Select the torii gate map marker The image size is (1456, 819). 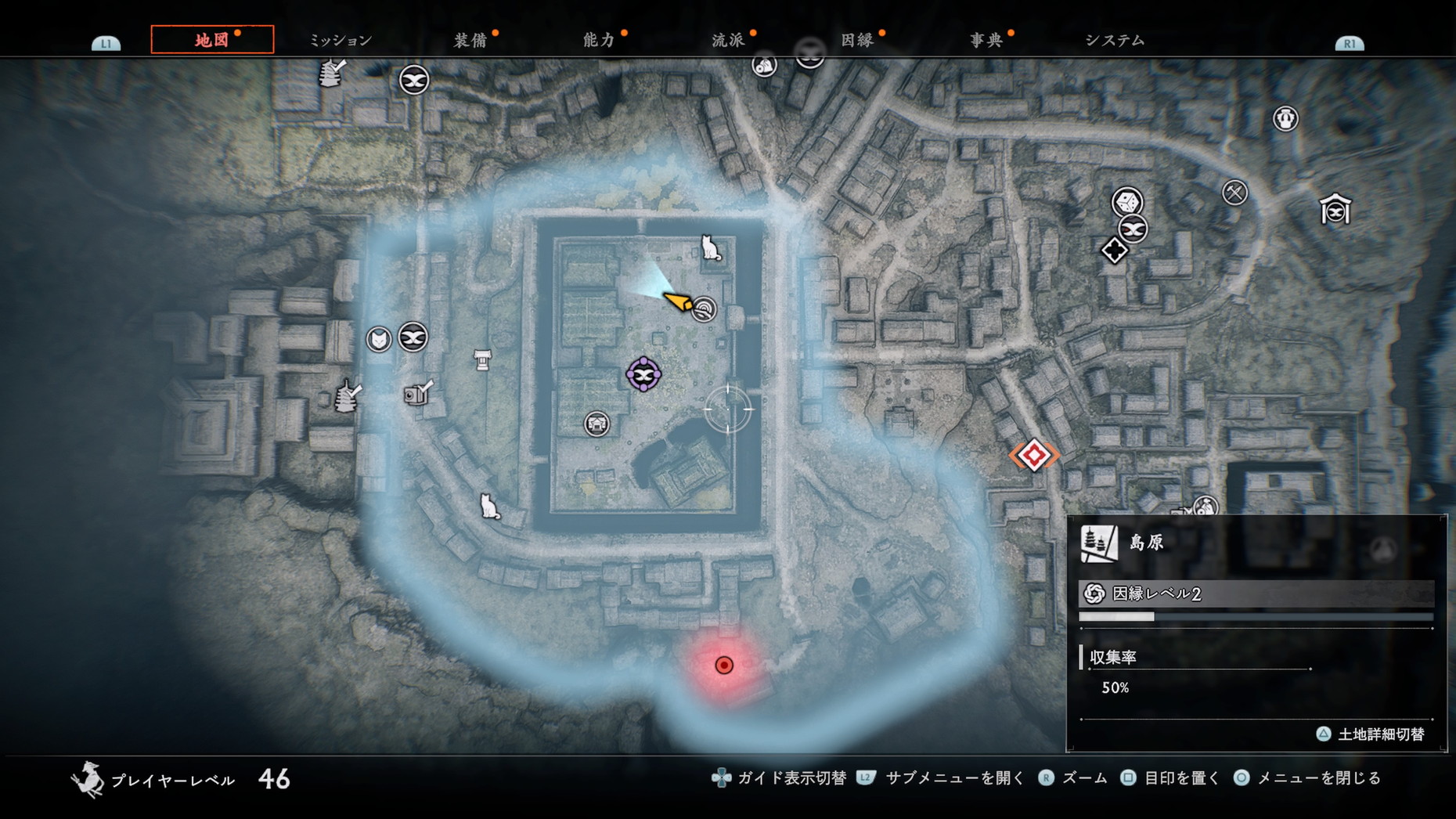point(482,360)
